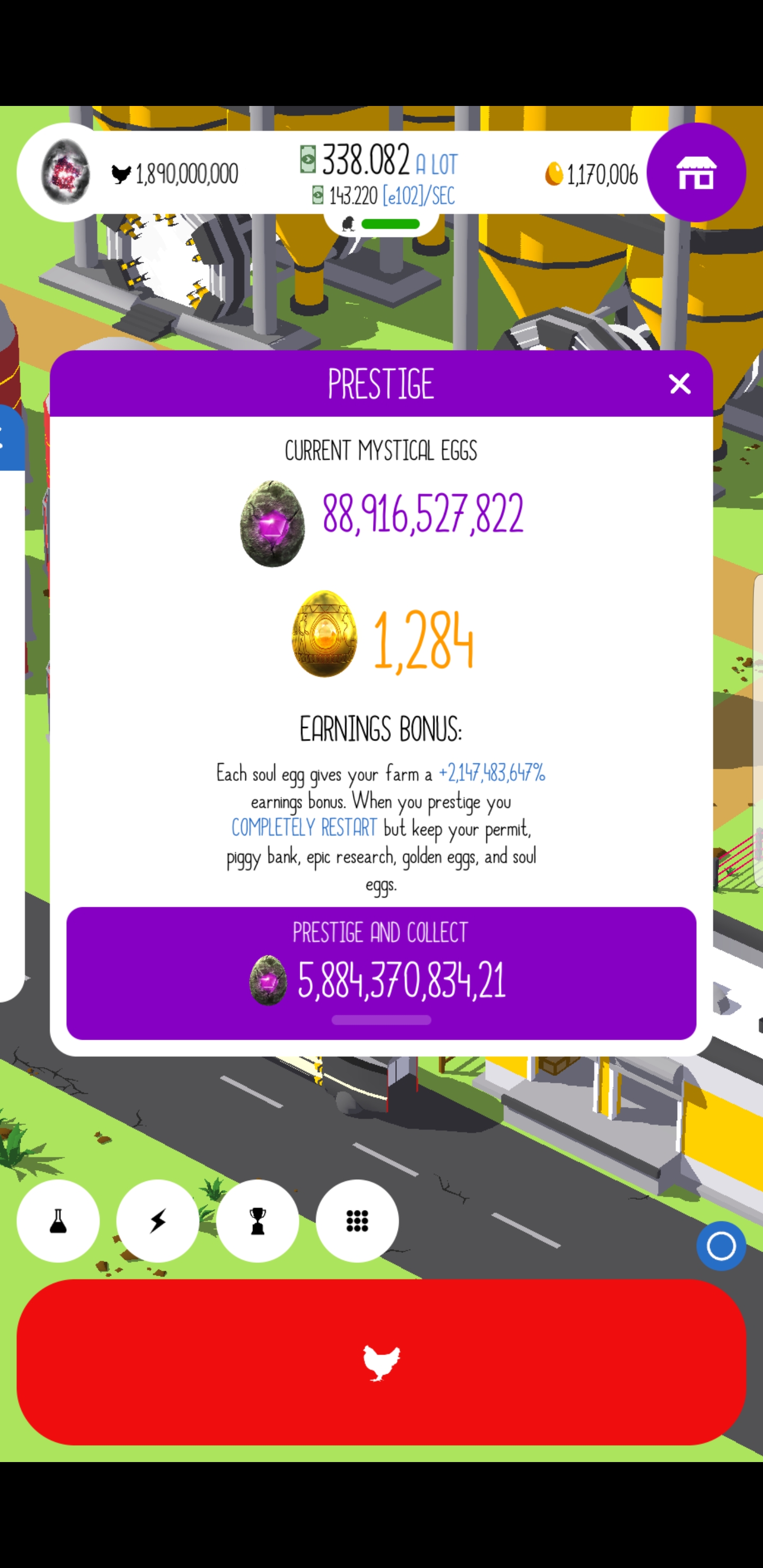Click the small chick icon above the green bar

click(348, 225)
